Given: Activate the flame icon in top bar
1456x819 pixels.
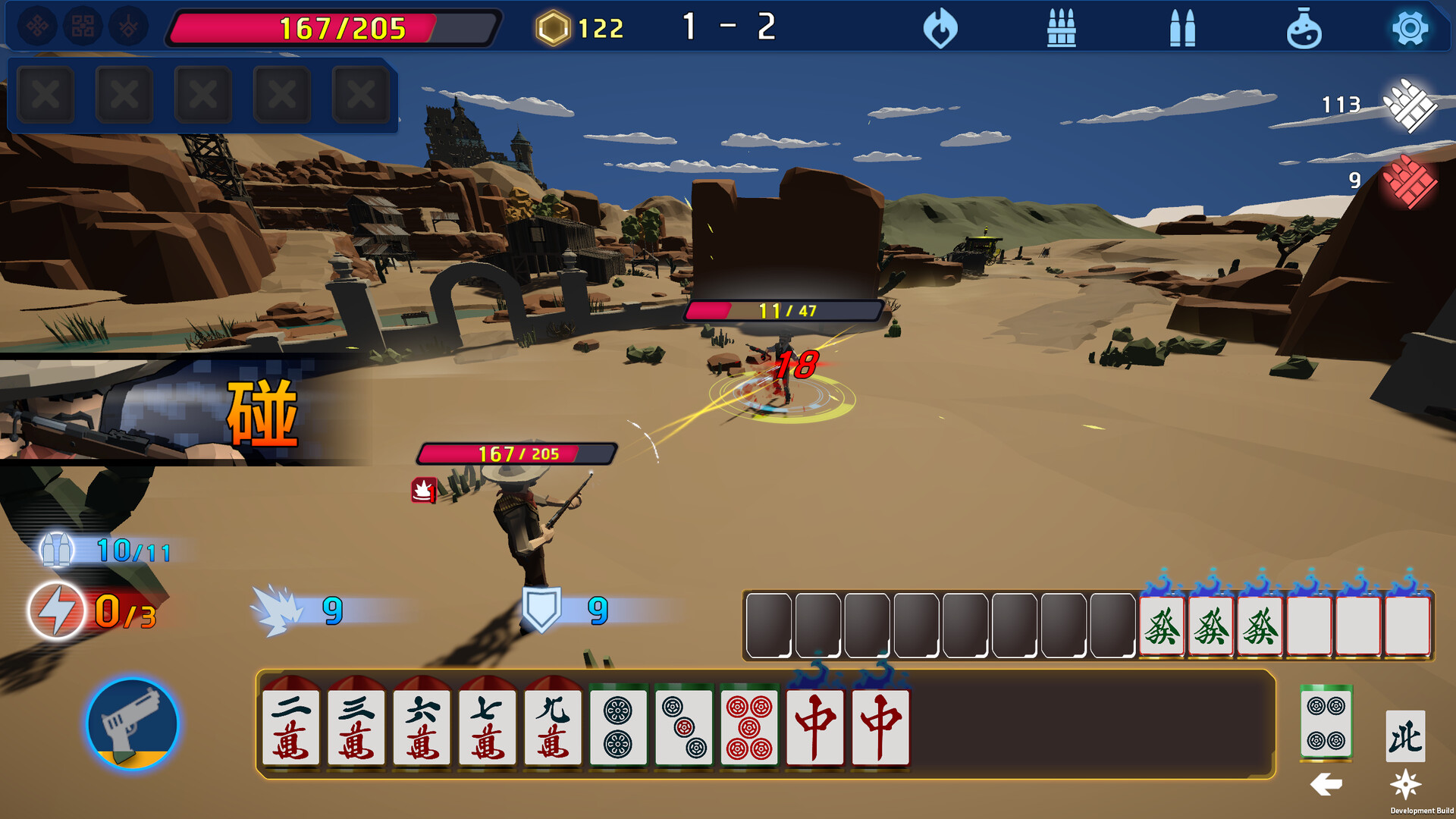Looking at the screenshot, I should pyautogui.click(x=940, y=29).
